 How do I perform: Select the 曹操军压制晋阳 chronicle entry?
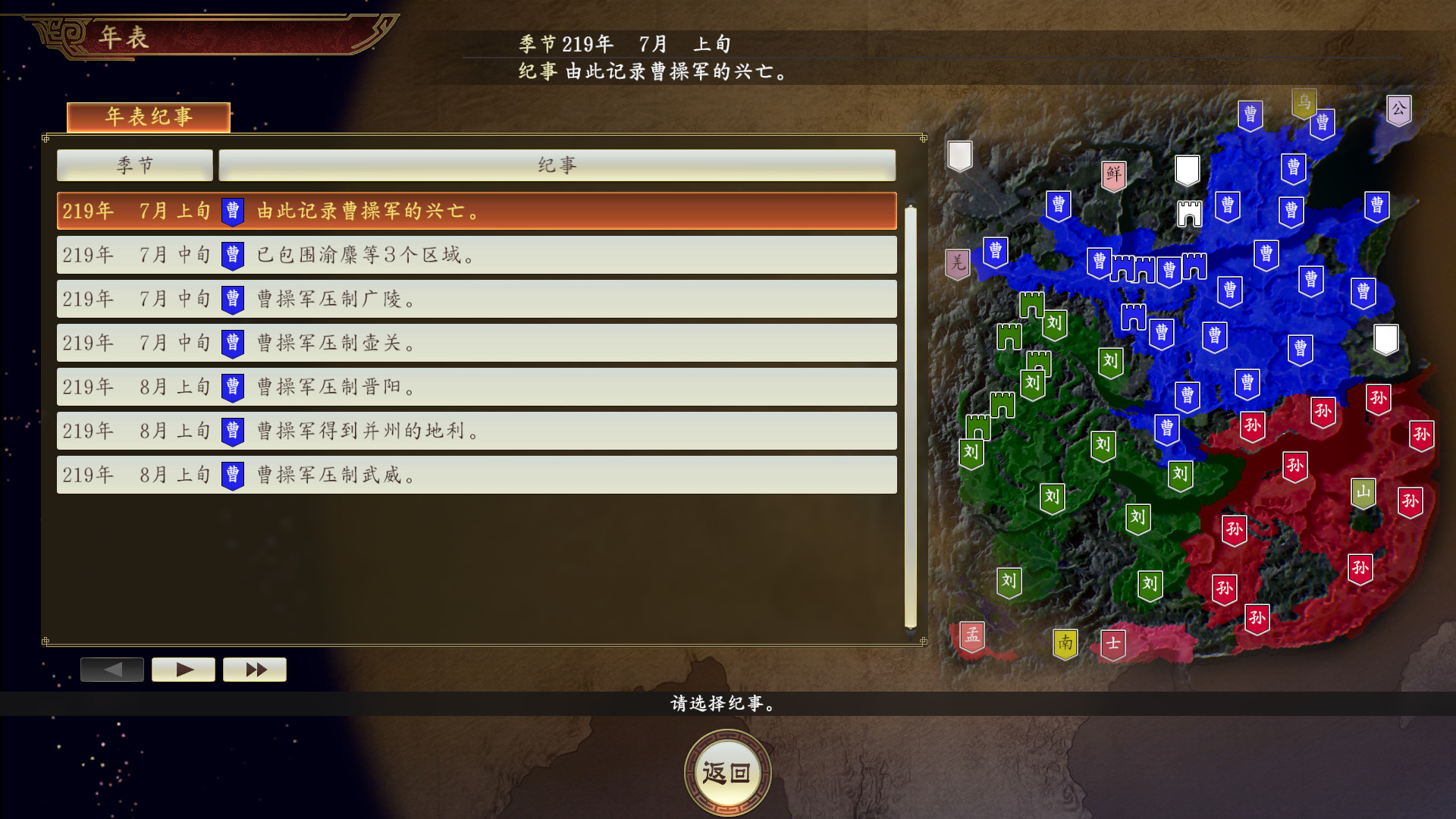pos(476,387)
